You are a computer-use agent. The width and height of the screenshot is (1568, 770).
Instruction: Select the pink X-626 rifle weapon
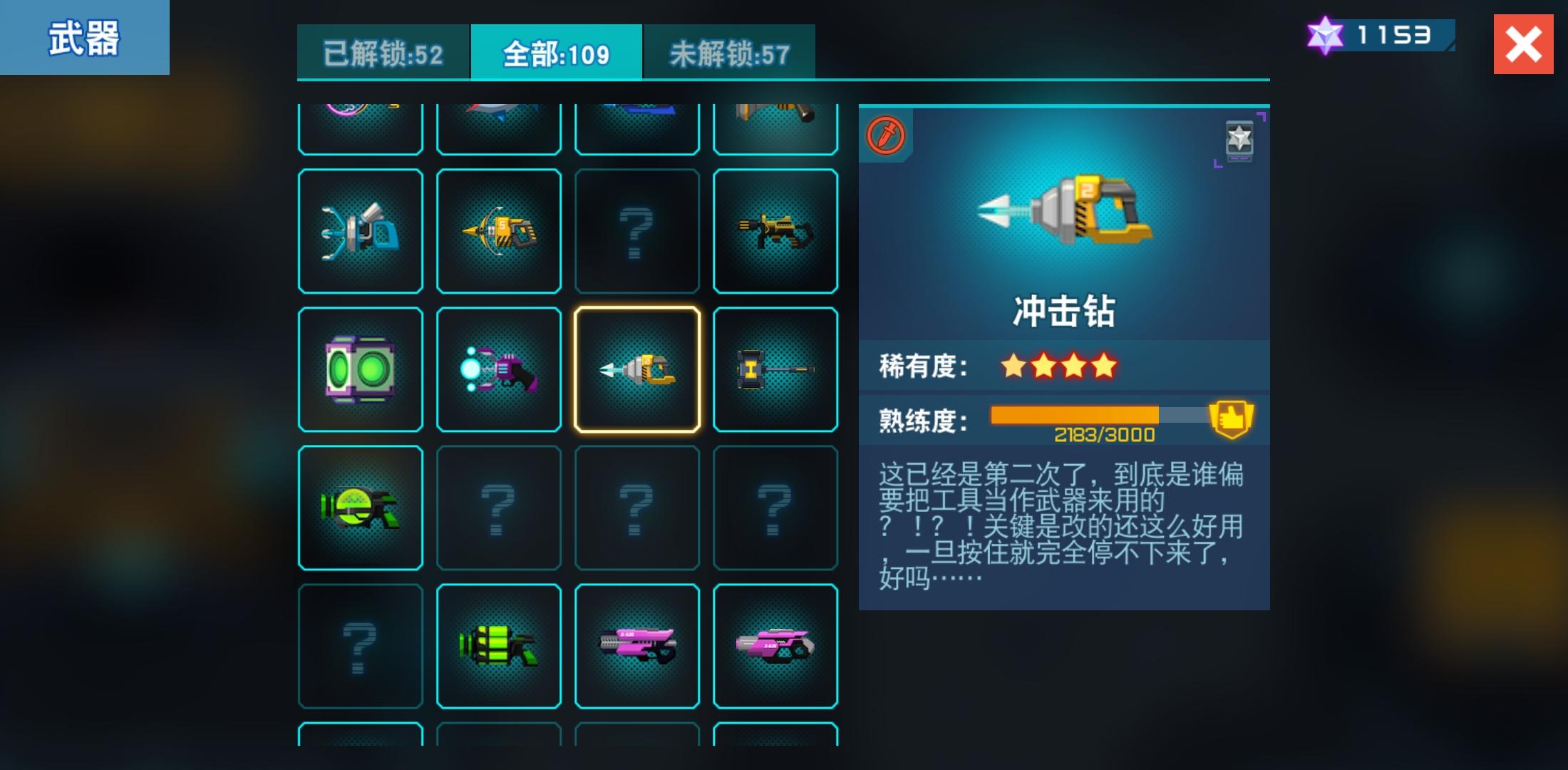(x=636, y=645)
